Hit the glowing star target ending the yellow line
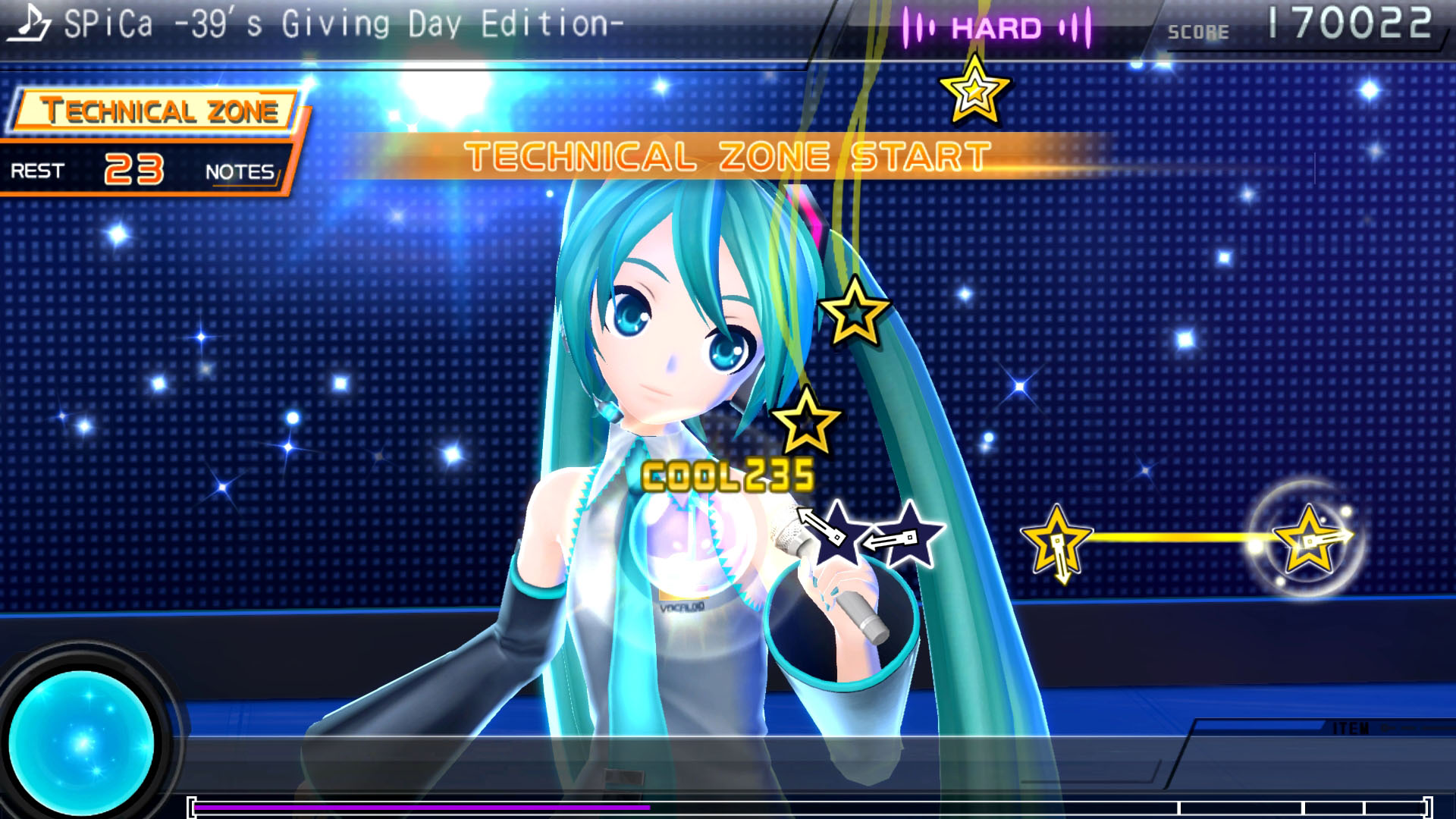The height and width of the screenshot is (819, 1456). tap(1308, 540)
